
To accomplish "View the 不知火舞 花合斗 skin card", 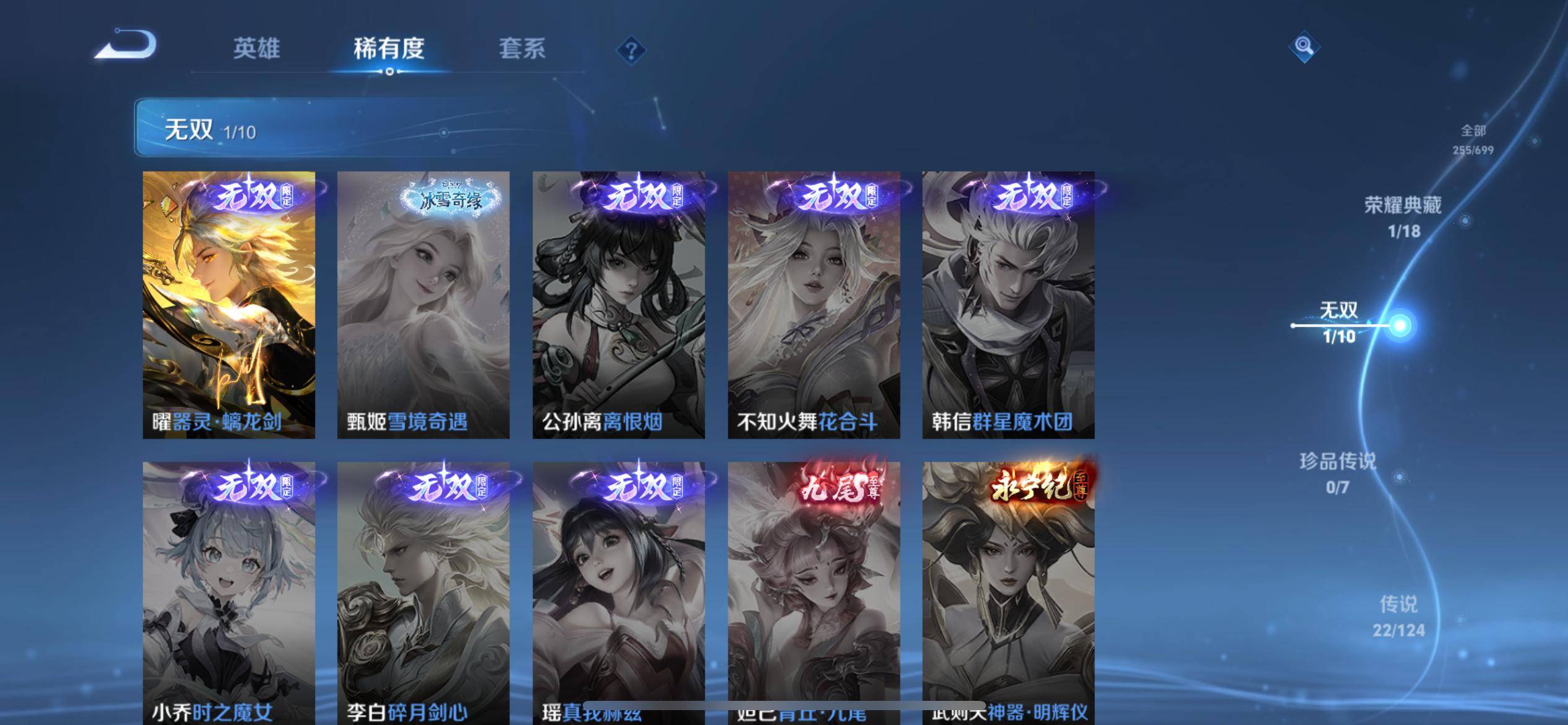I will point(813,305).
